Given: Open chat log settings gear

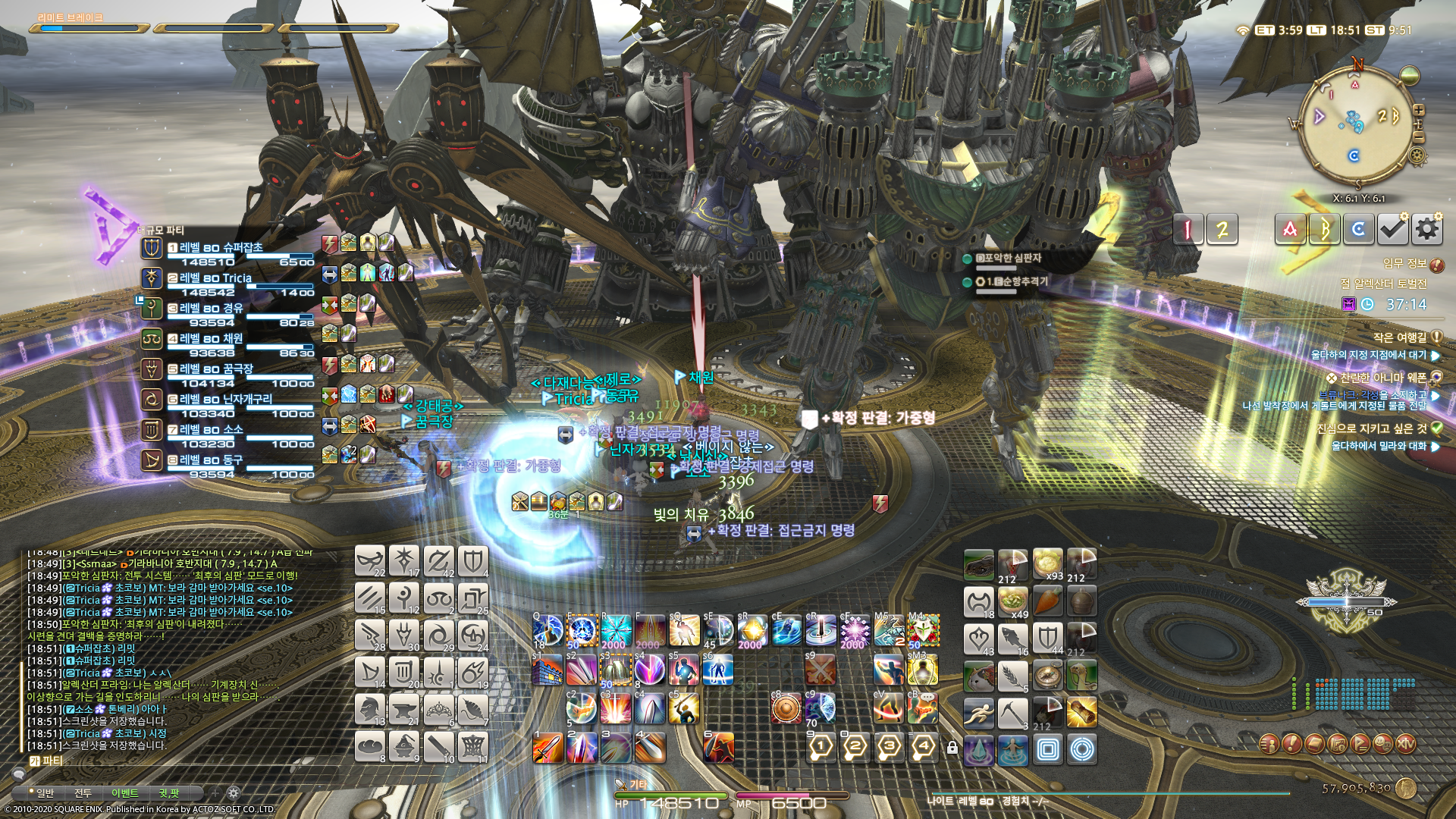Looking at the screenshot, I should 234,793.
